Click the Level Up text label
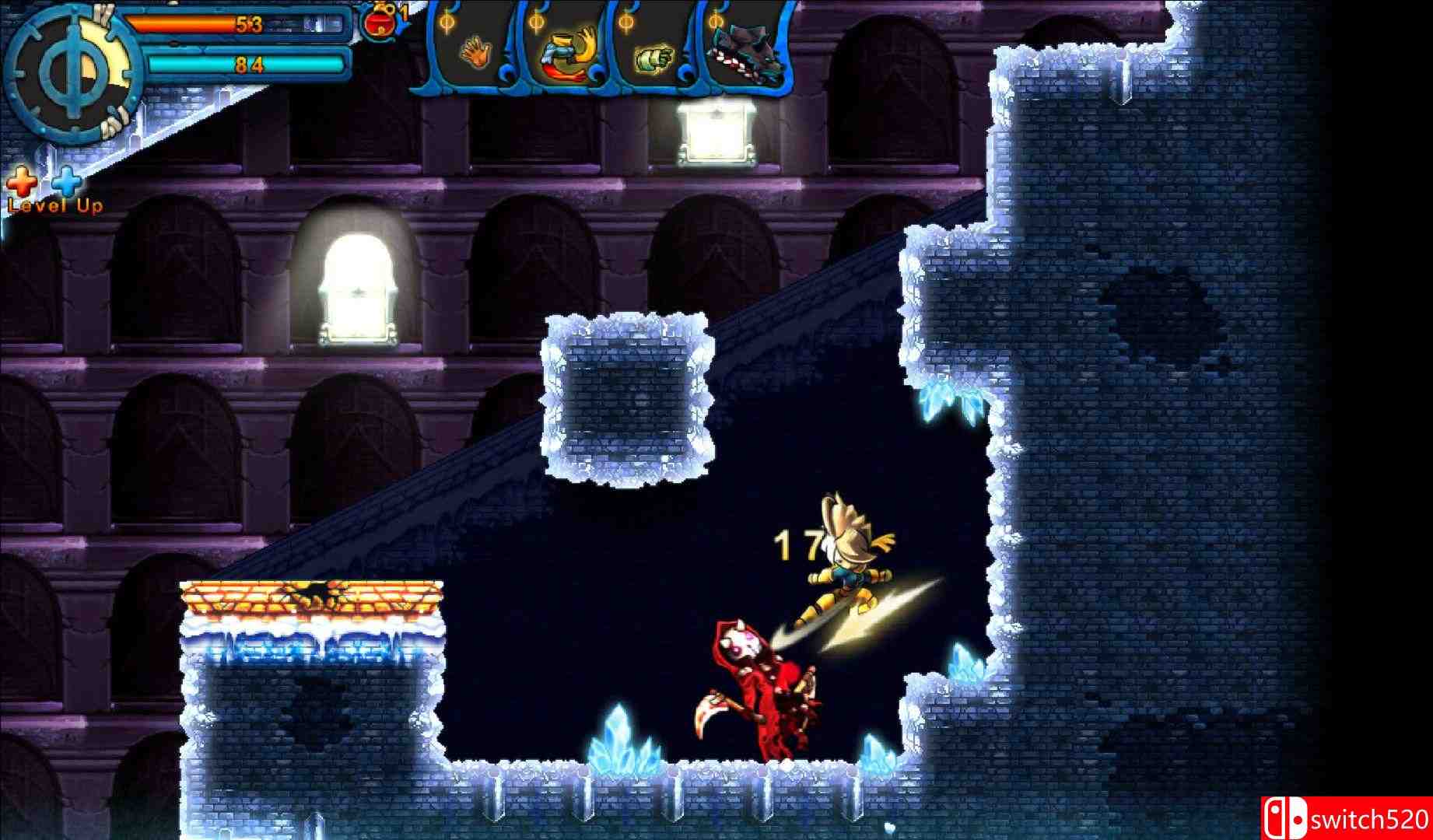Viewport: 1433px width, 840px height. [54, 207]
